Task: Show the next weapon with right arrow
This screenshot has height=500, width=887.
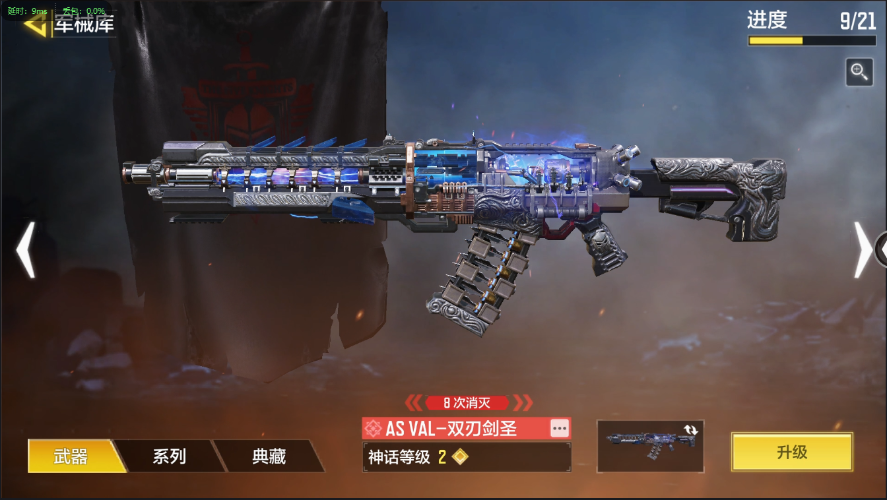Action: 862,250
